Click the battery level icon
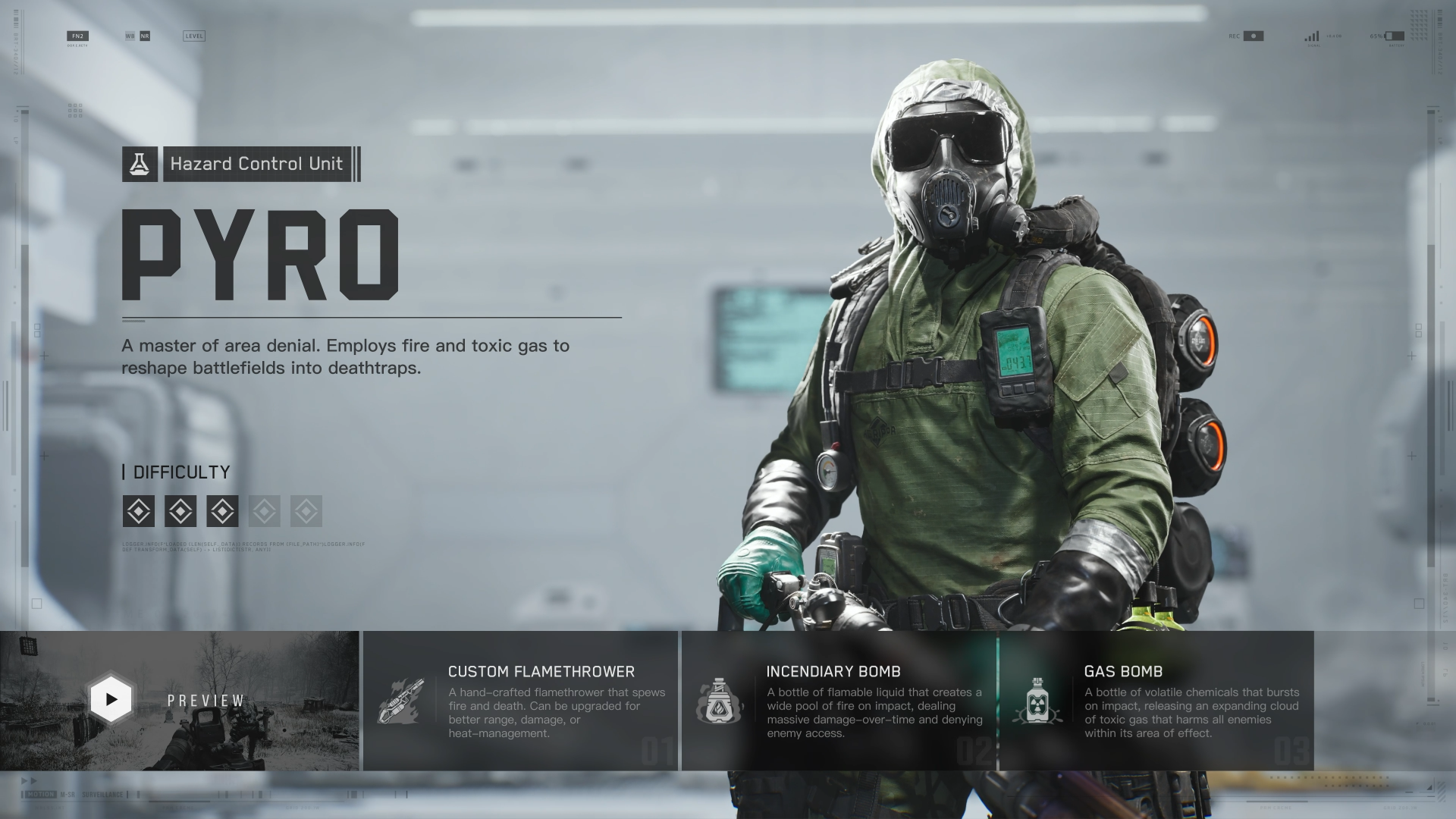Screen dimensions: 1456x819 pyautogui.click(x=1395, y=35)
